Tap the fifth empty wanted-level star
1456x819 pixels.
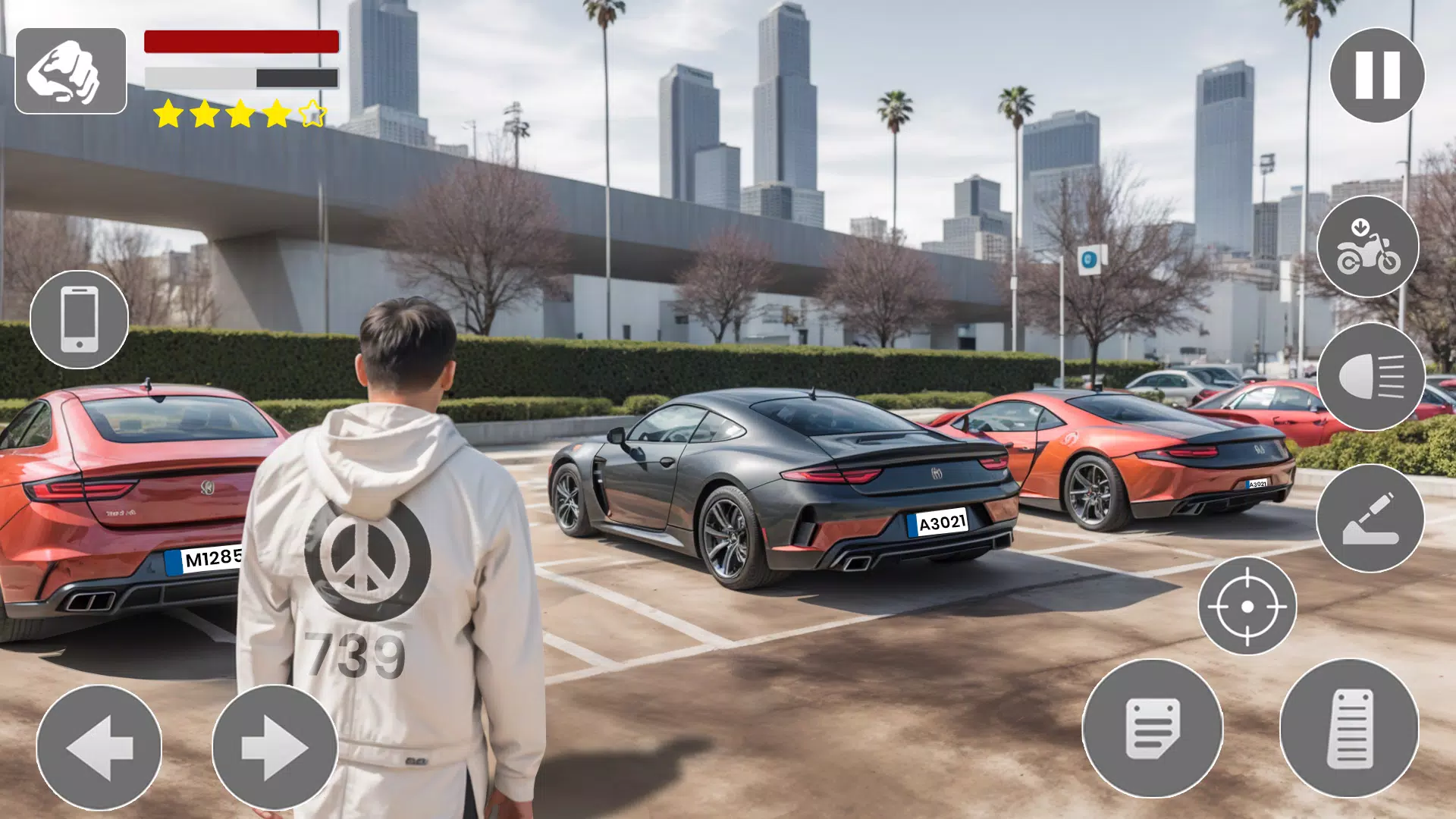[311, 114]
